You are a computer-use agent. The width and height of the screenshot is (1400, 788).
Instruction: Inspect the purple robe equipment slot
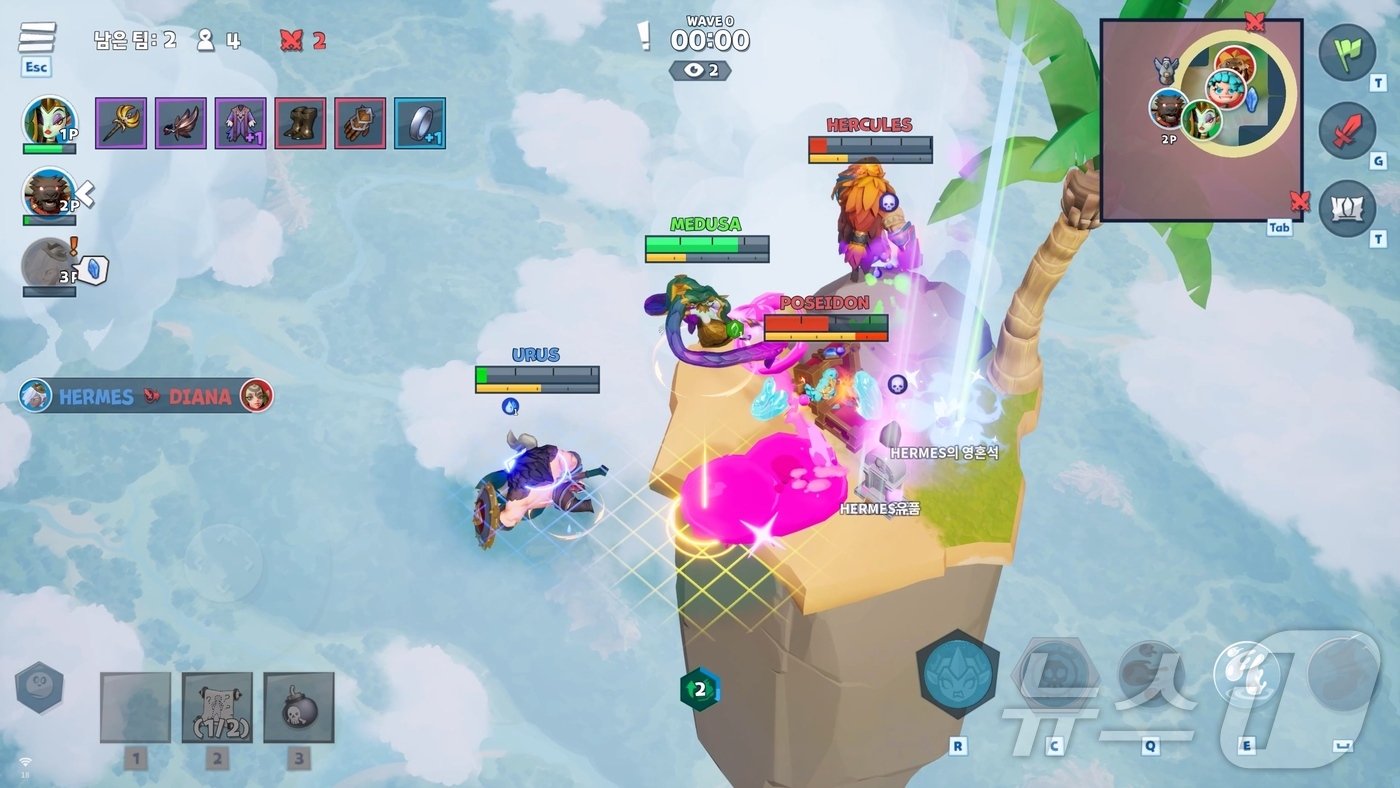240,123
